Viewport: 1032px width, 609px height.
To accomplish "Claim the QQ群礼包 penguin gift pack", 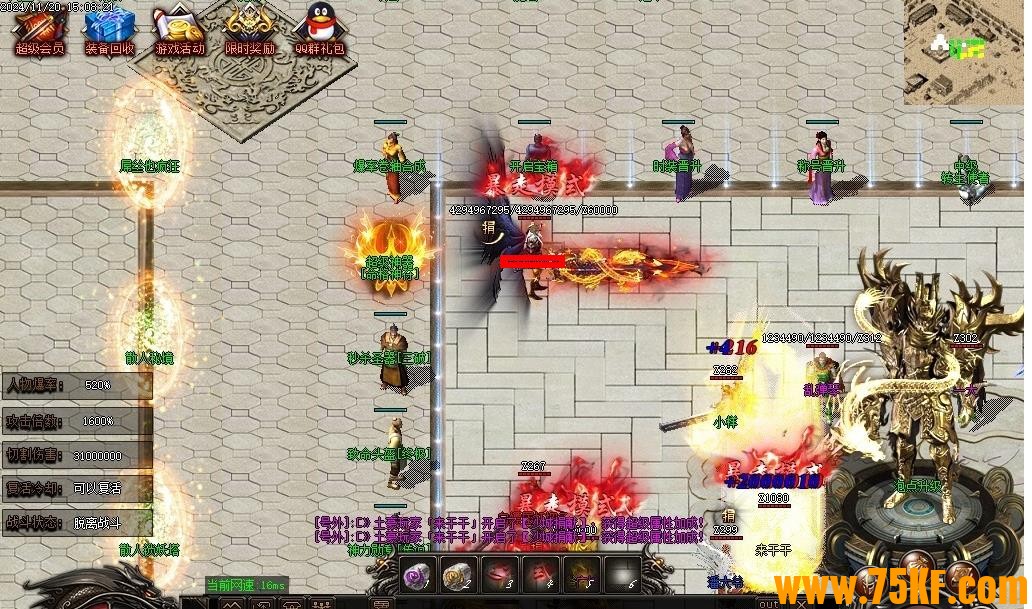I will [x=319, y=30].
